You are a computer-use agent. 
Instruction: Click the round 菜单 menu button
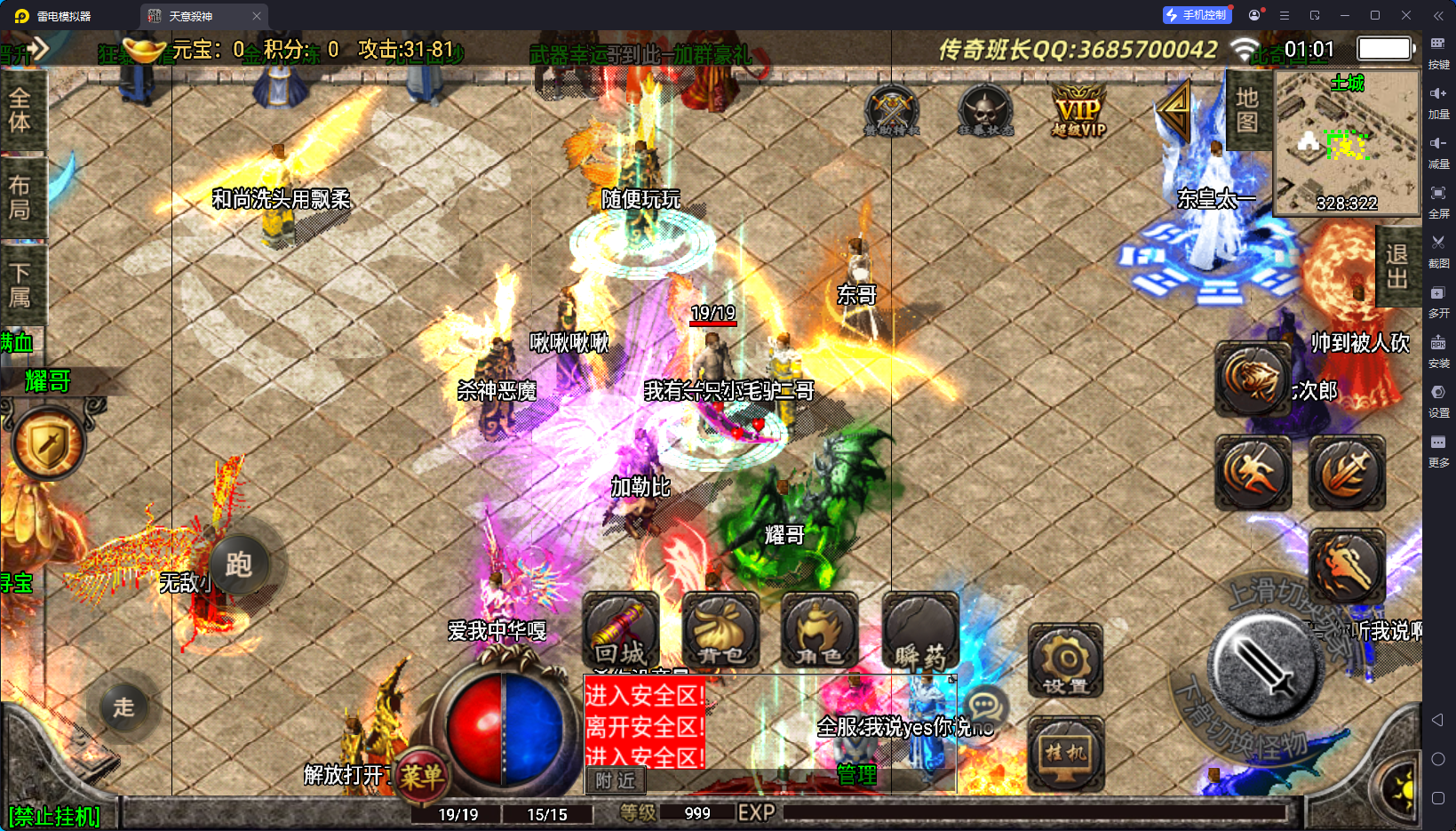(x=420, y=777)
